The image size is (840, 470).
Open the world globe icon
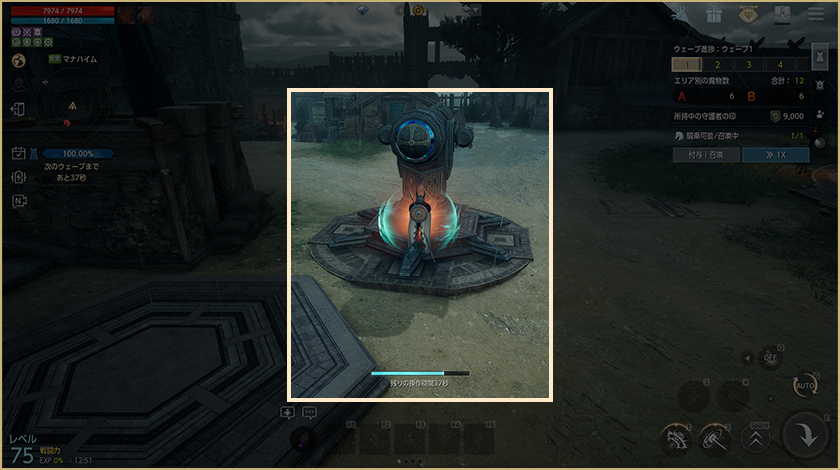point(18,60)
